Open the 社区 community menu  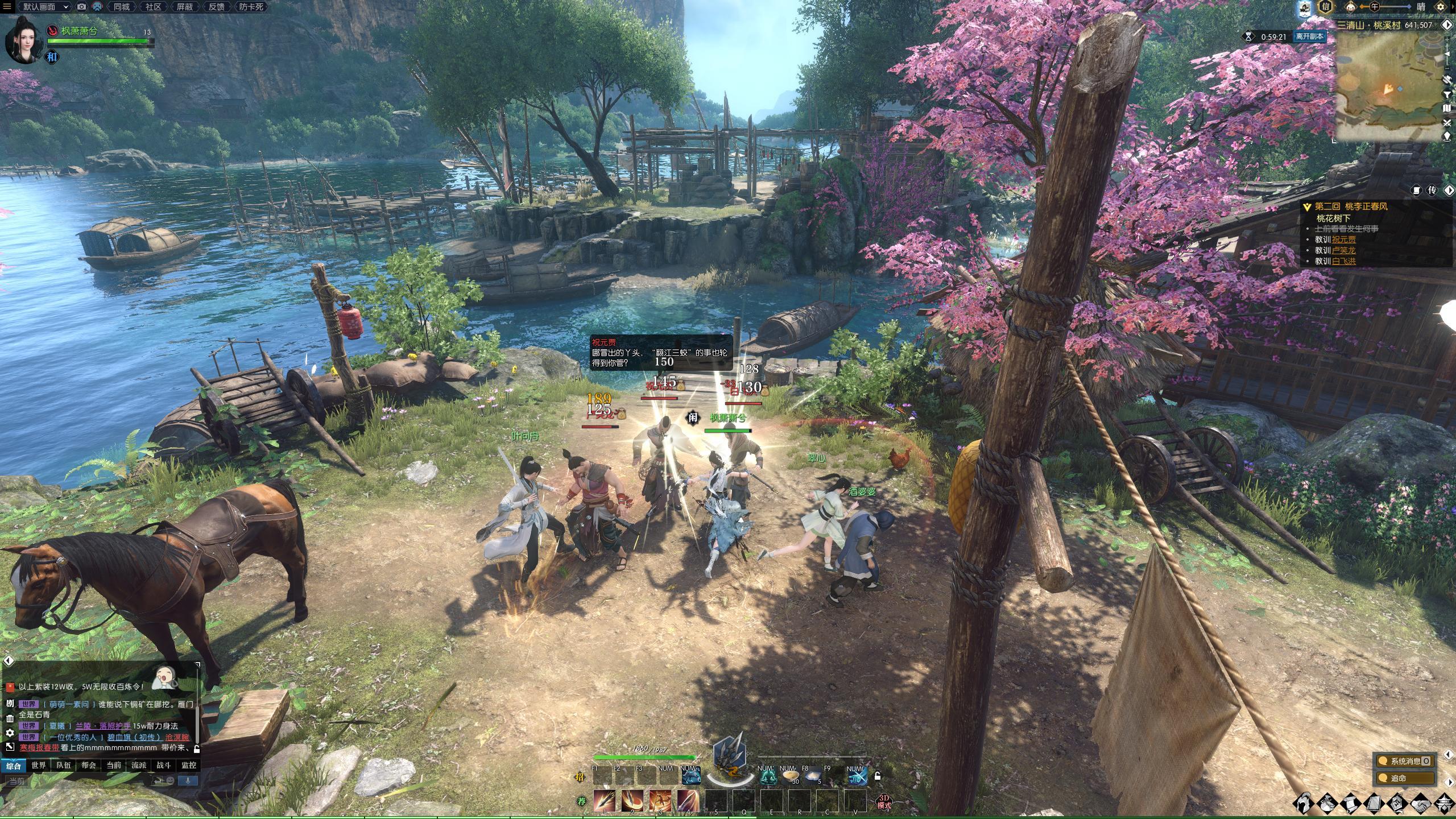tap(153, 7)
